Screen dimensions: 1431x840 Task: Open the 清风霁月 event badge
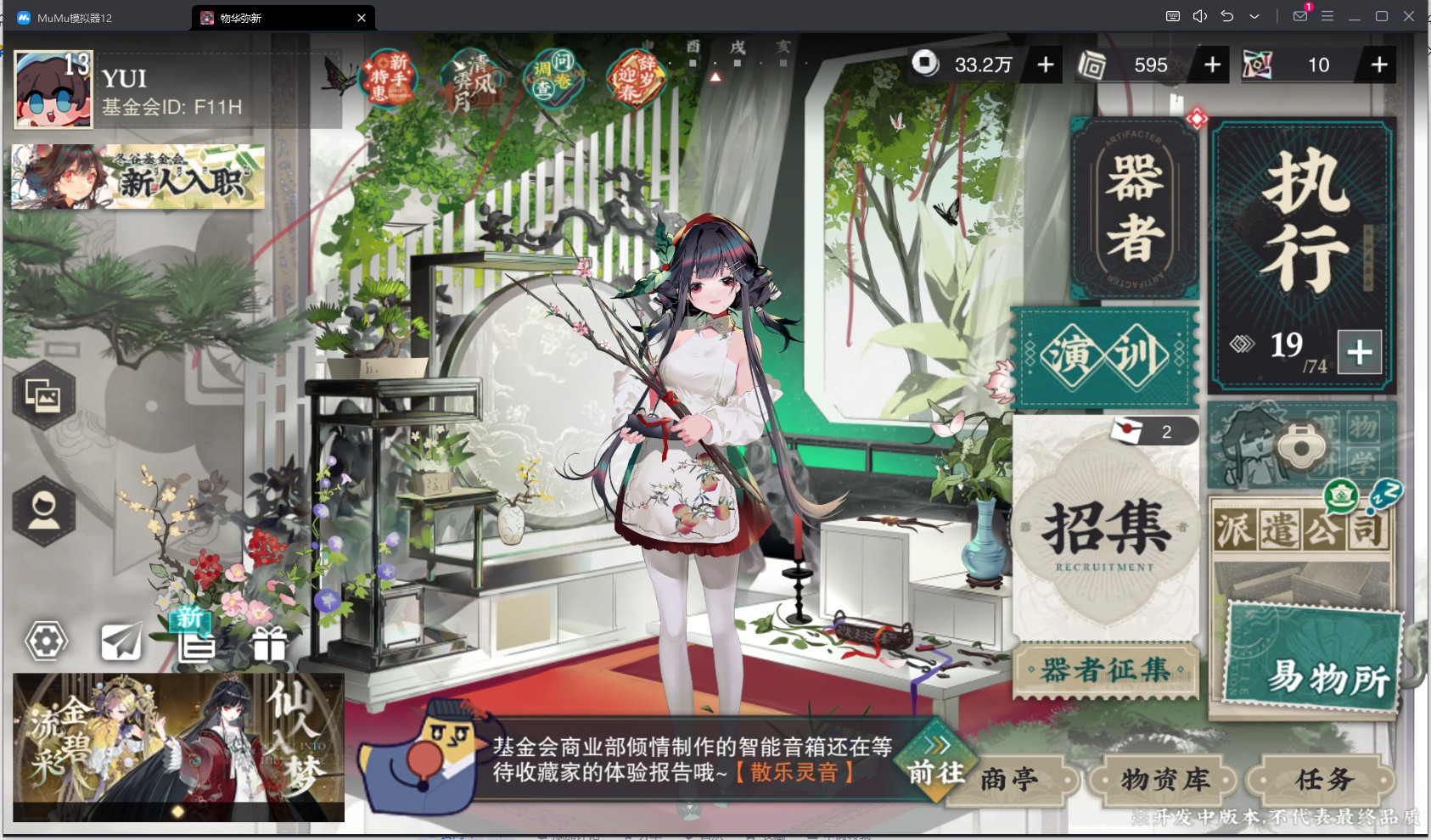(472, 81)
